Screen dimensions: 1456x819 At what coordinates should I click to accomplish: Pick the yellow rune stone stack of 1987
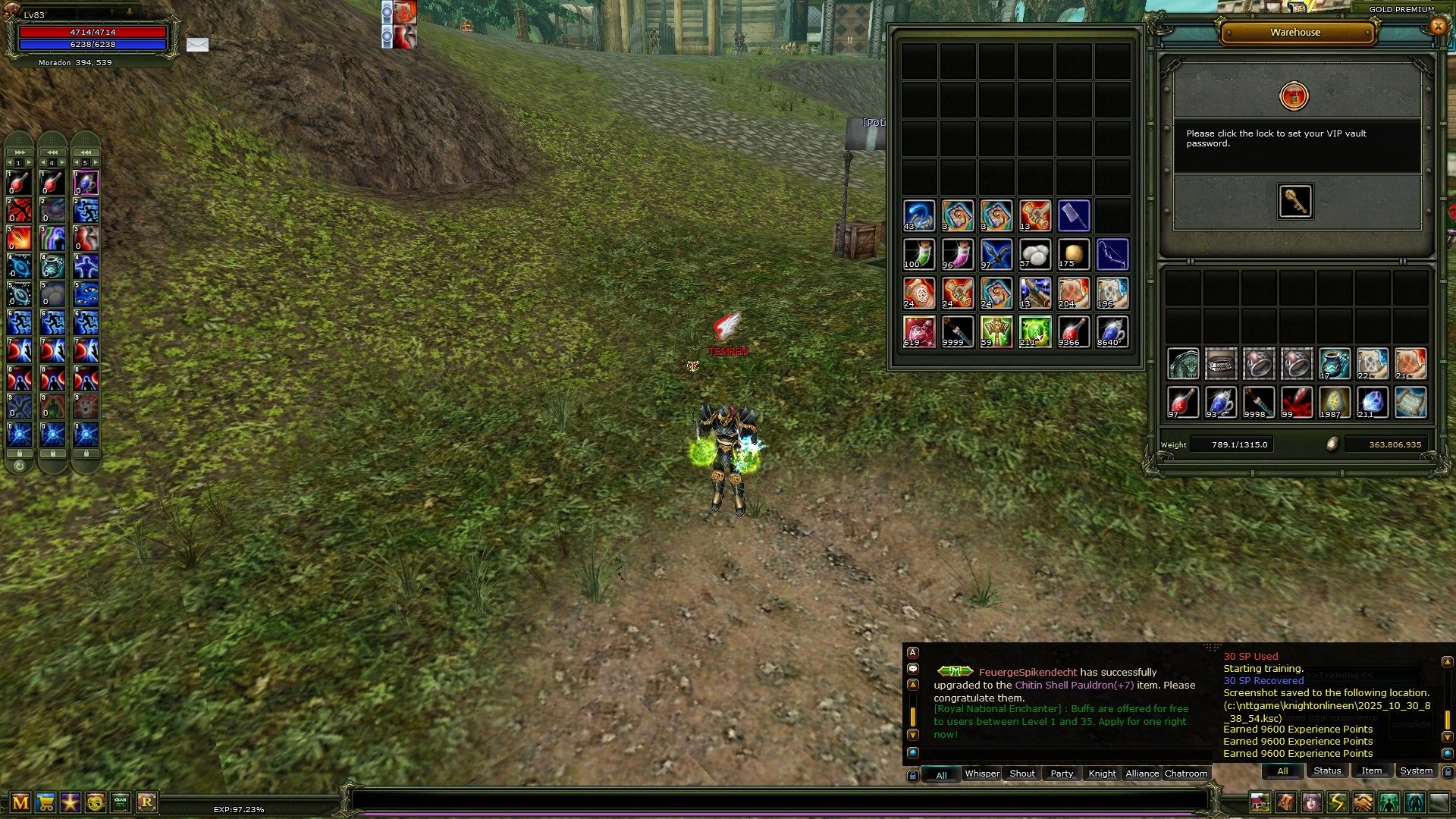[x=1334, y=403]
